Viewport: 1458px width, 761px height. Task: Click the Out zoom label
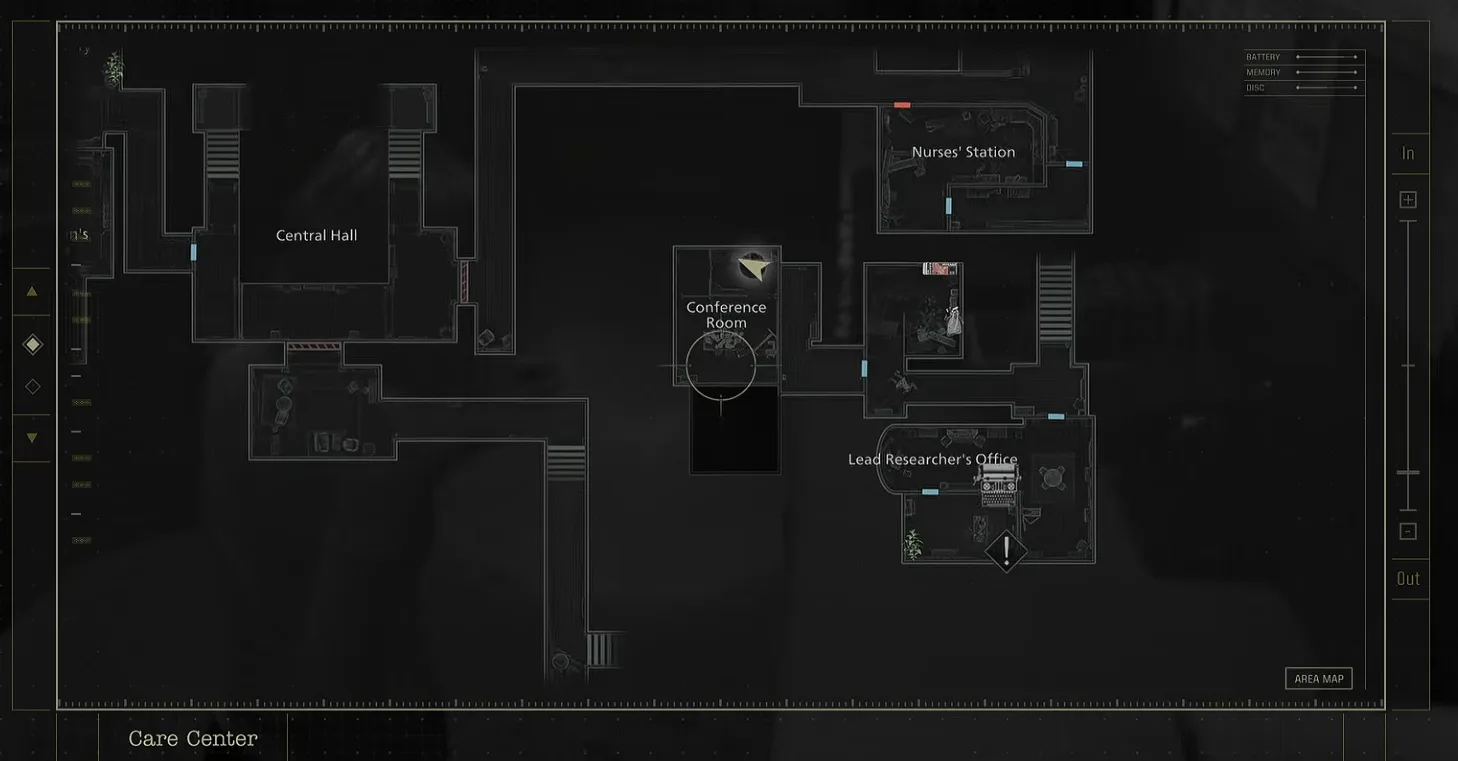tap(1408, 579)
